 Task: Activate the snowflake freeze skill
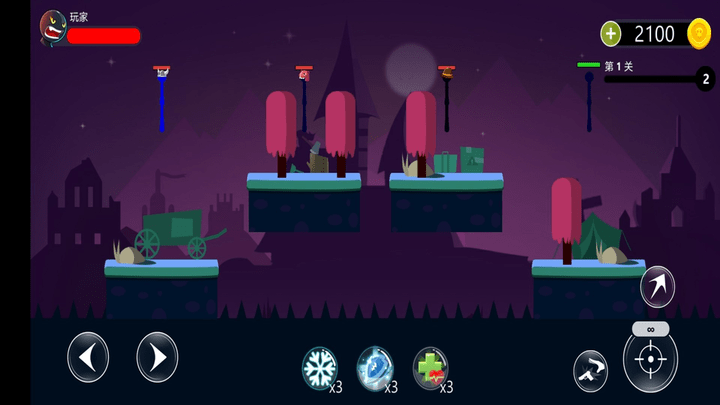(320, 367)
